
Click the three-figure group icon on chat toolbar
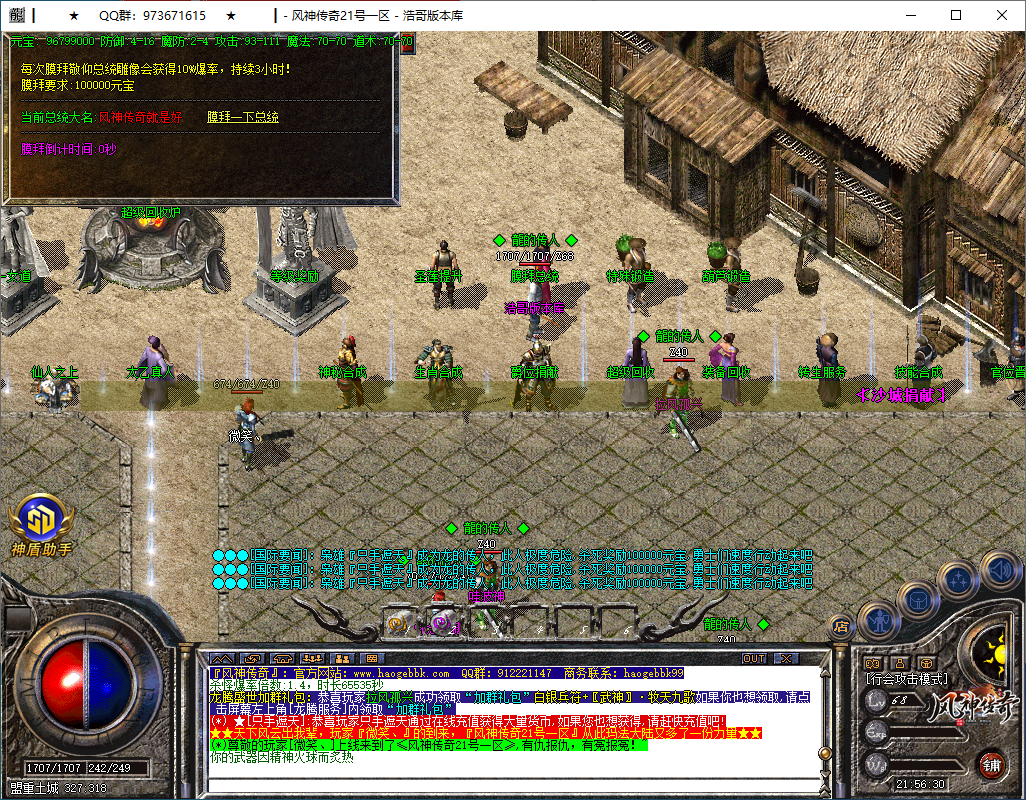(312, 659)
